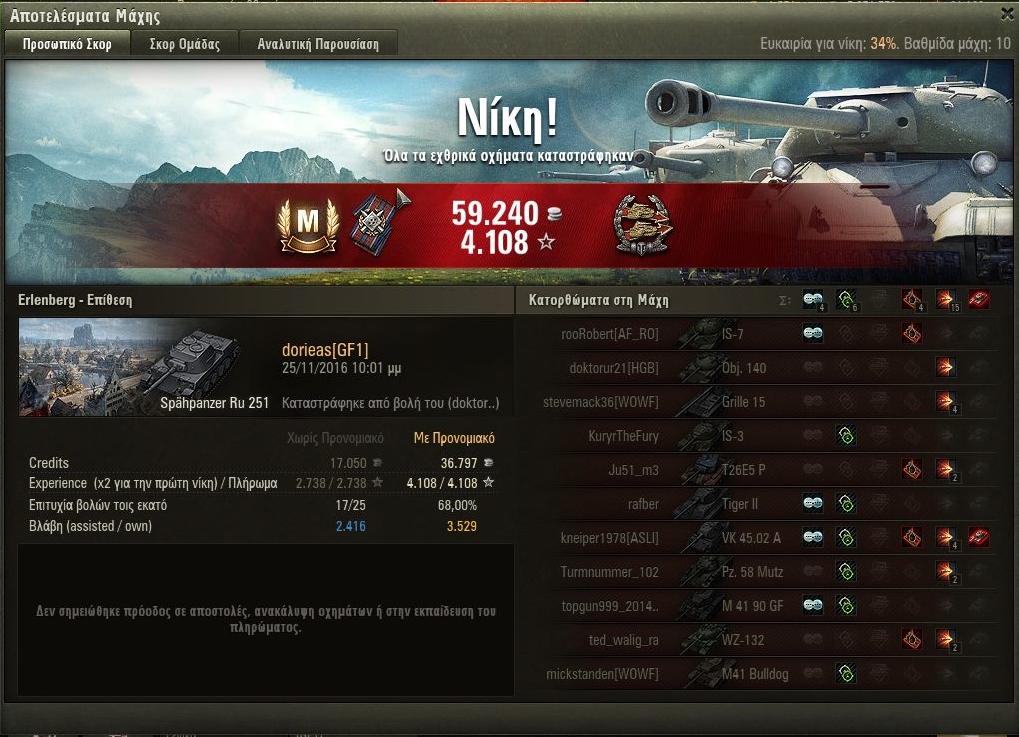Screen dimensions: 1019x737
Task: Select the Προσωπικό Σκορ tab
Action: [x=69, y=44]
